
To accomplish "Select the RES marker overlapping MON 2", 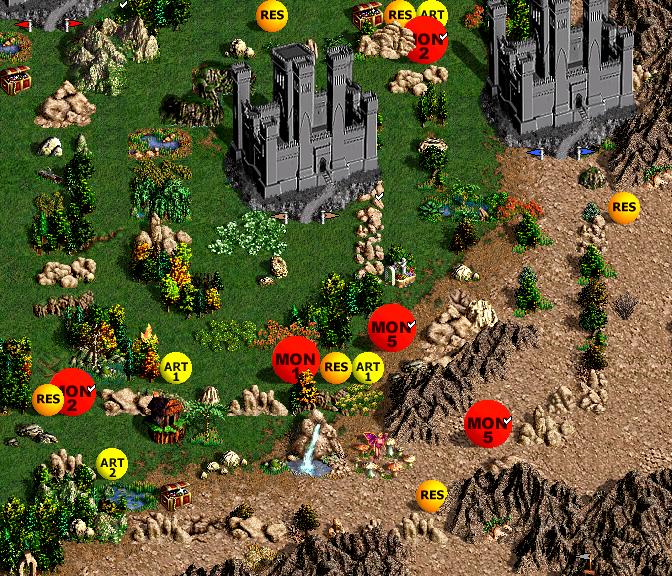I will 48,400.
